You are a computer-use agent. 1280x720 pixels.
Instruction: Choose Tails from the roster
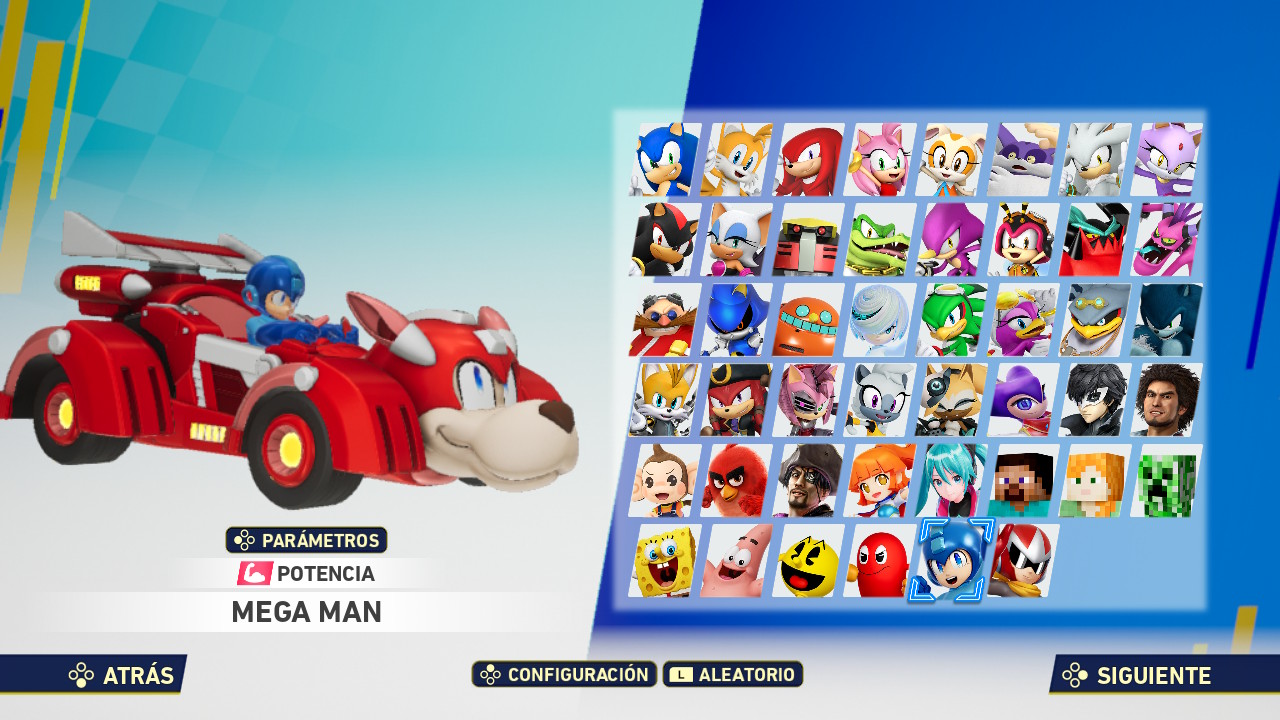point(737,160)
